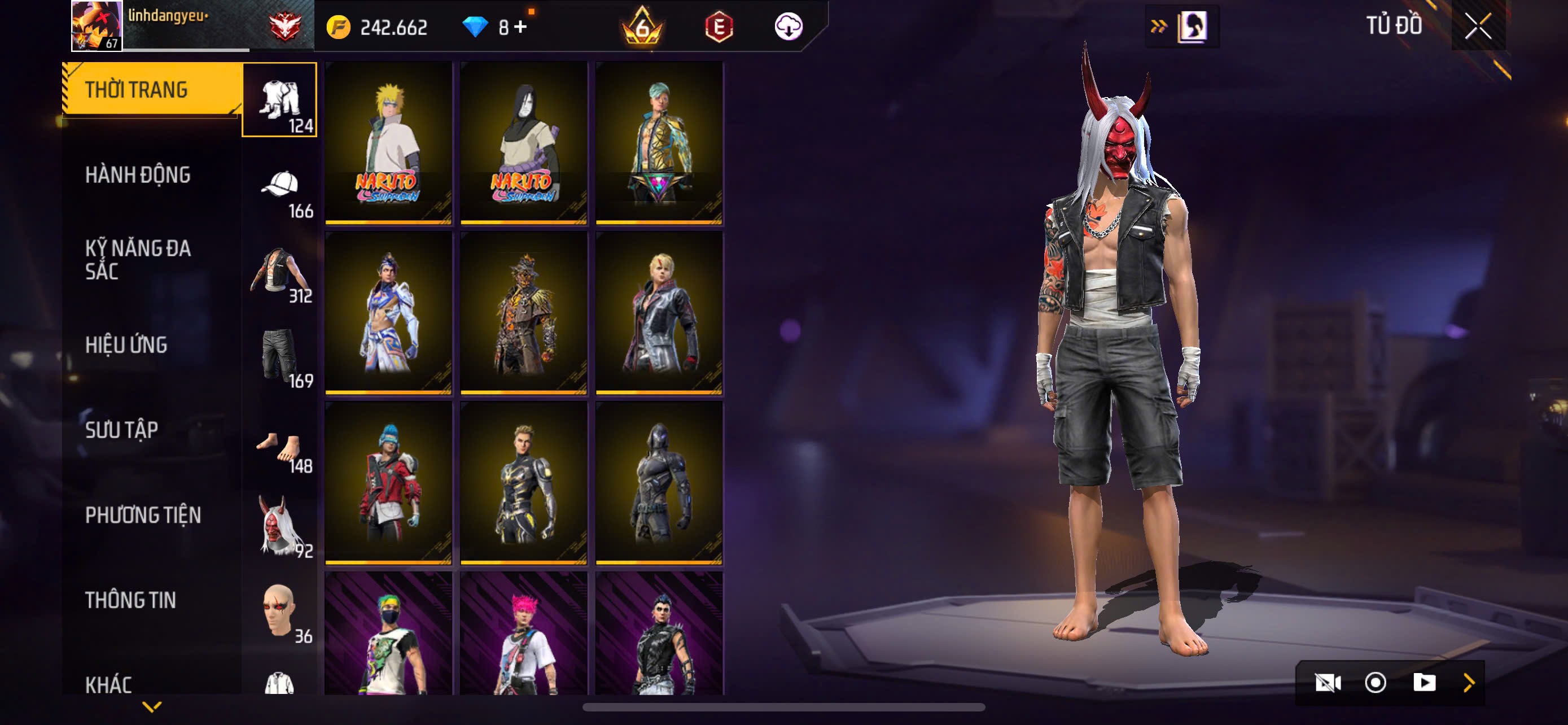
Task: Show the Thông Tin tab
Action: click(x=130, y=601)
